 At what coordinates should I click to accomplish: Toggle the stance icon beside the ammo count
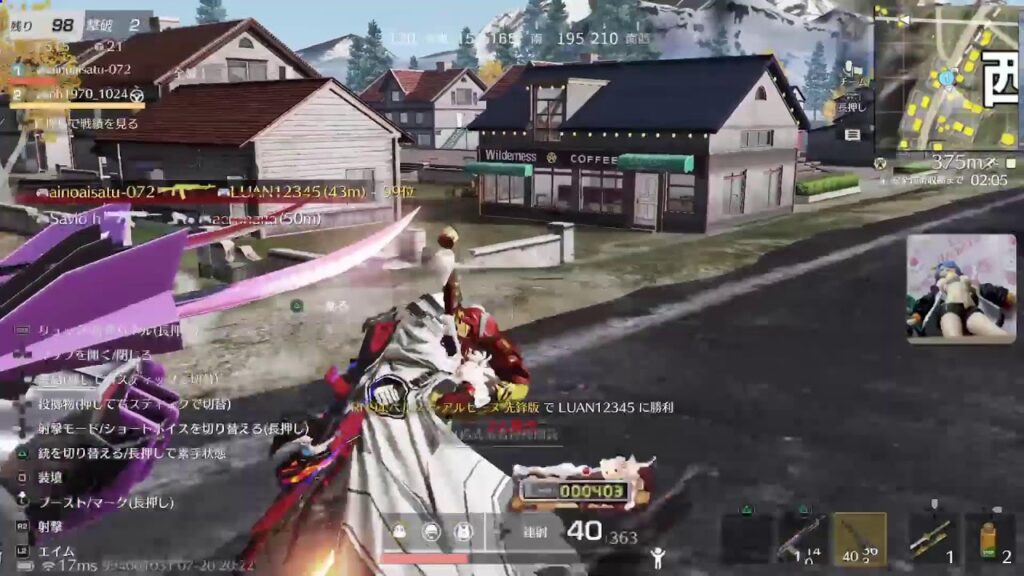point(657,558)
